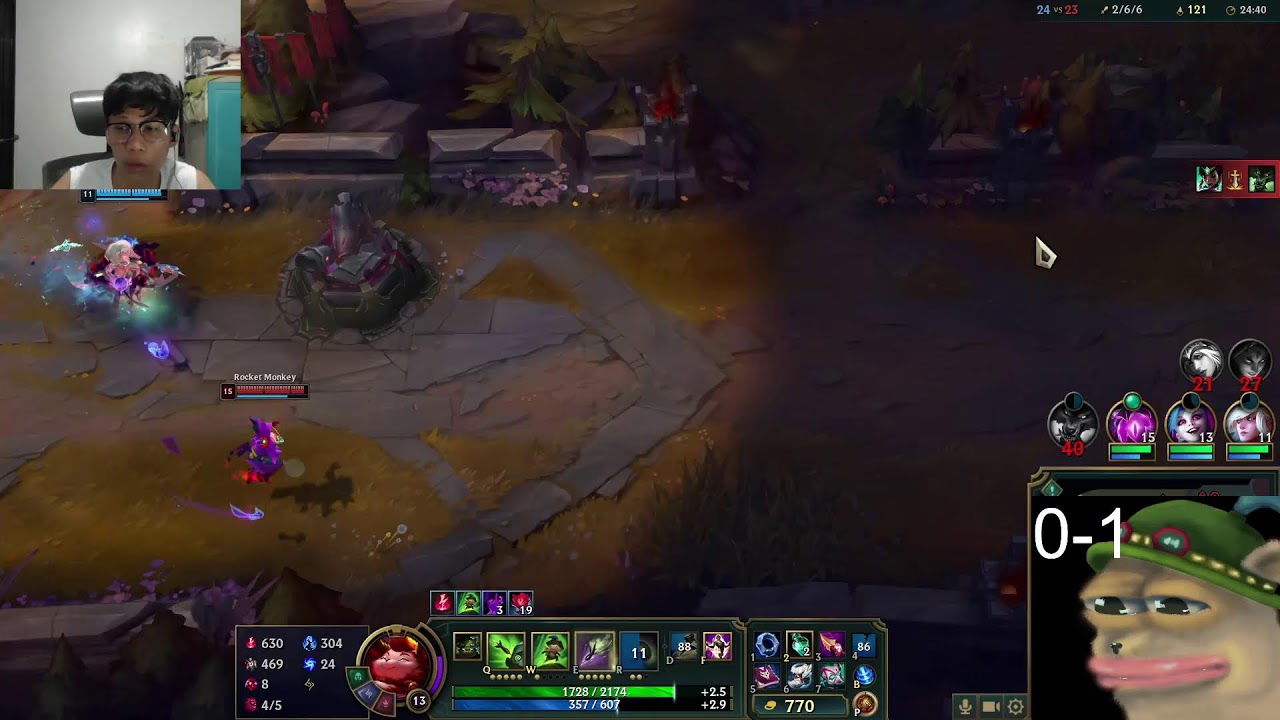Viewport: 1280px width, 720px height.
Task: Open the in-game settings gear
Action: pyautogui.click(x=1017, y=706)
